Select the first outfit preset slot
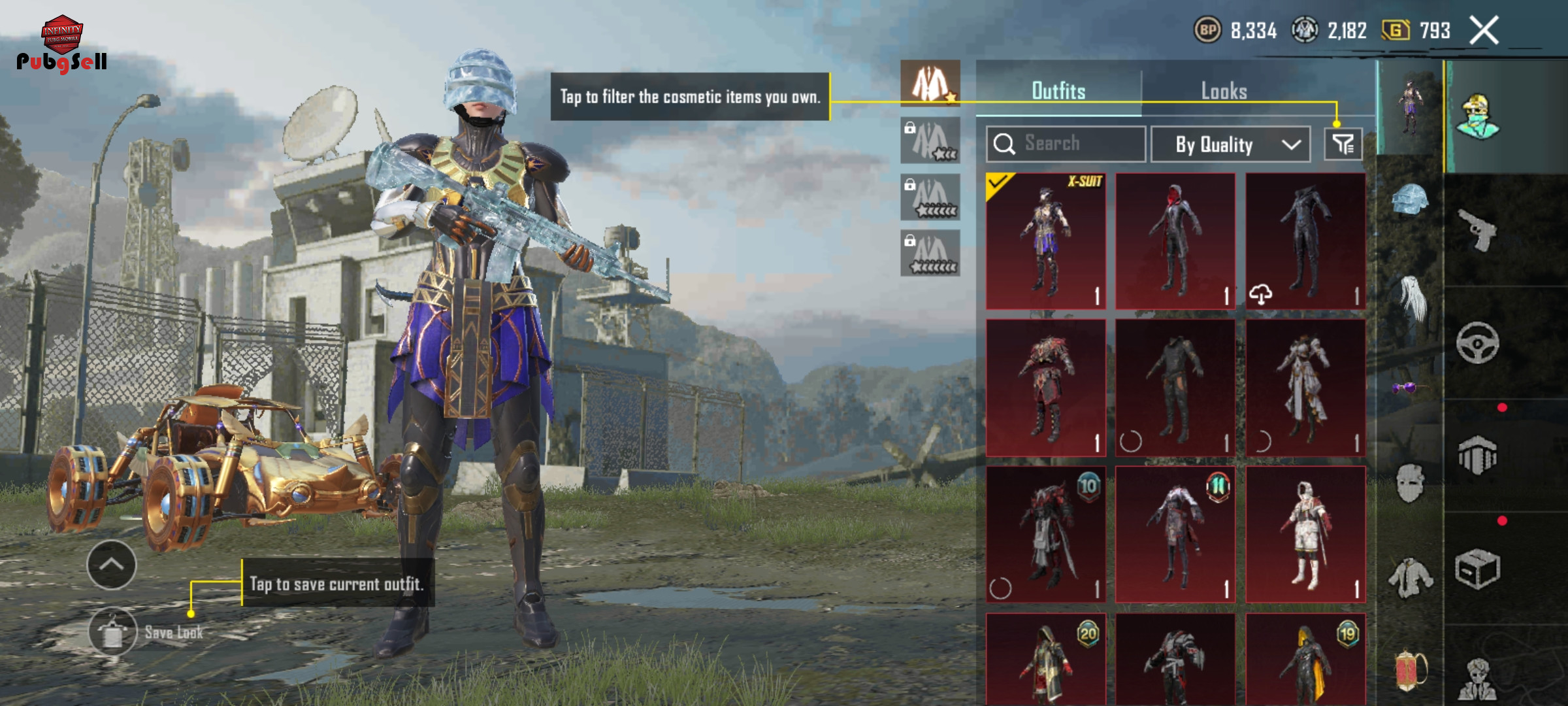The width and height of the screenshot is (1568, 706). tap(930, 84)
